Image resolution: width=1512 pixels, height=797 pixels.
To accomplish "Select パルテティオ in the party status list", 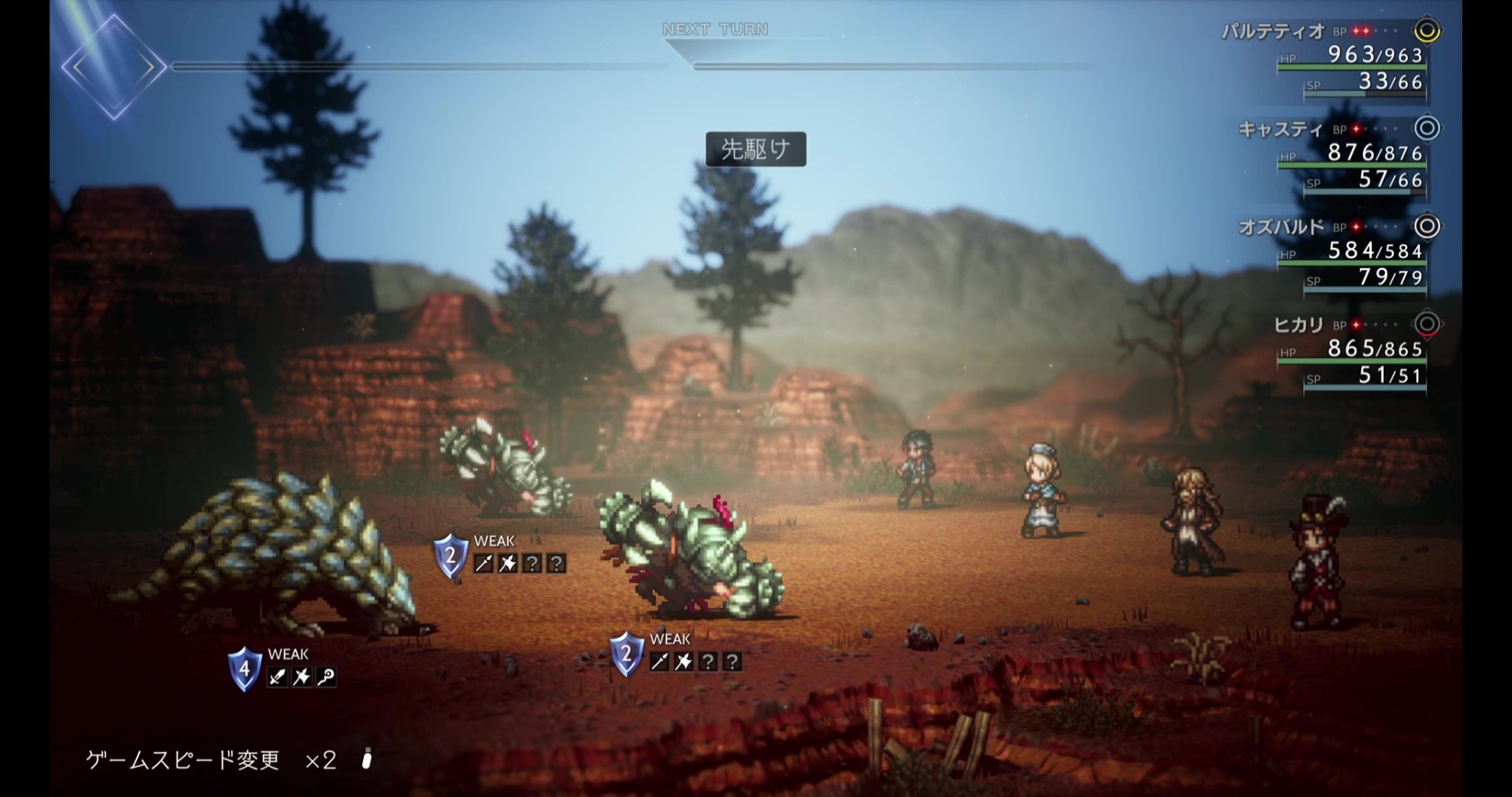I will (x=1273, y=32).
